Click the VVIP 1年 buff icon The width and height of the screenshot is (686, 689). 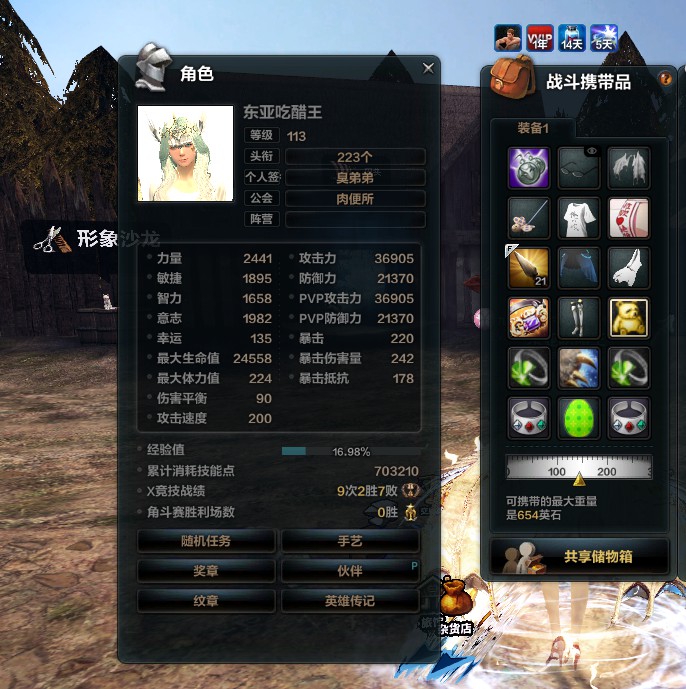(x=540, y=37)
